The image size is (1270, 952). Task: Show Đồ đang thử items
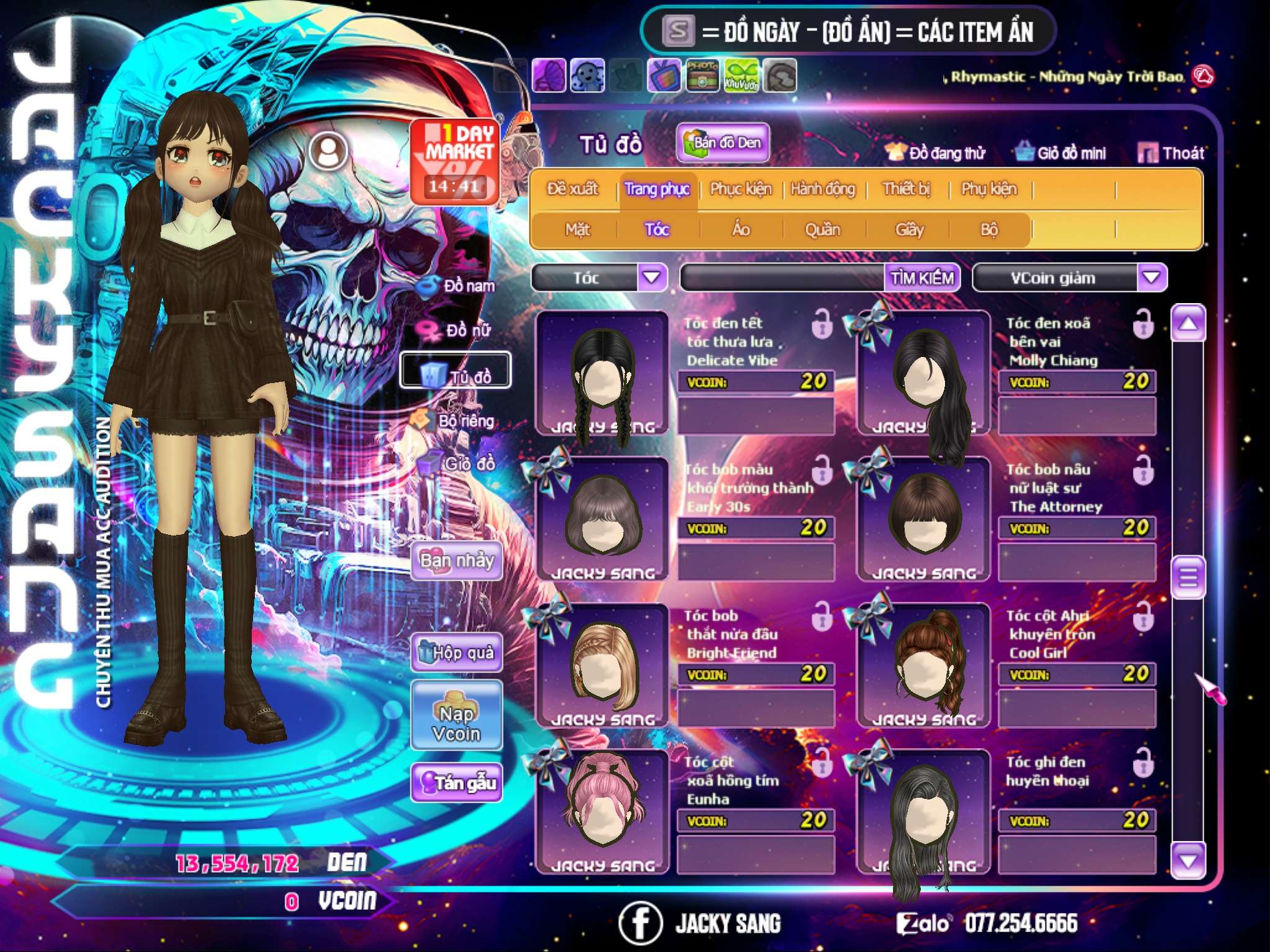click(x=936, y=153)
